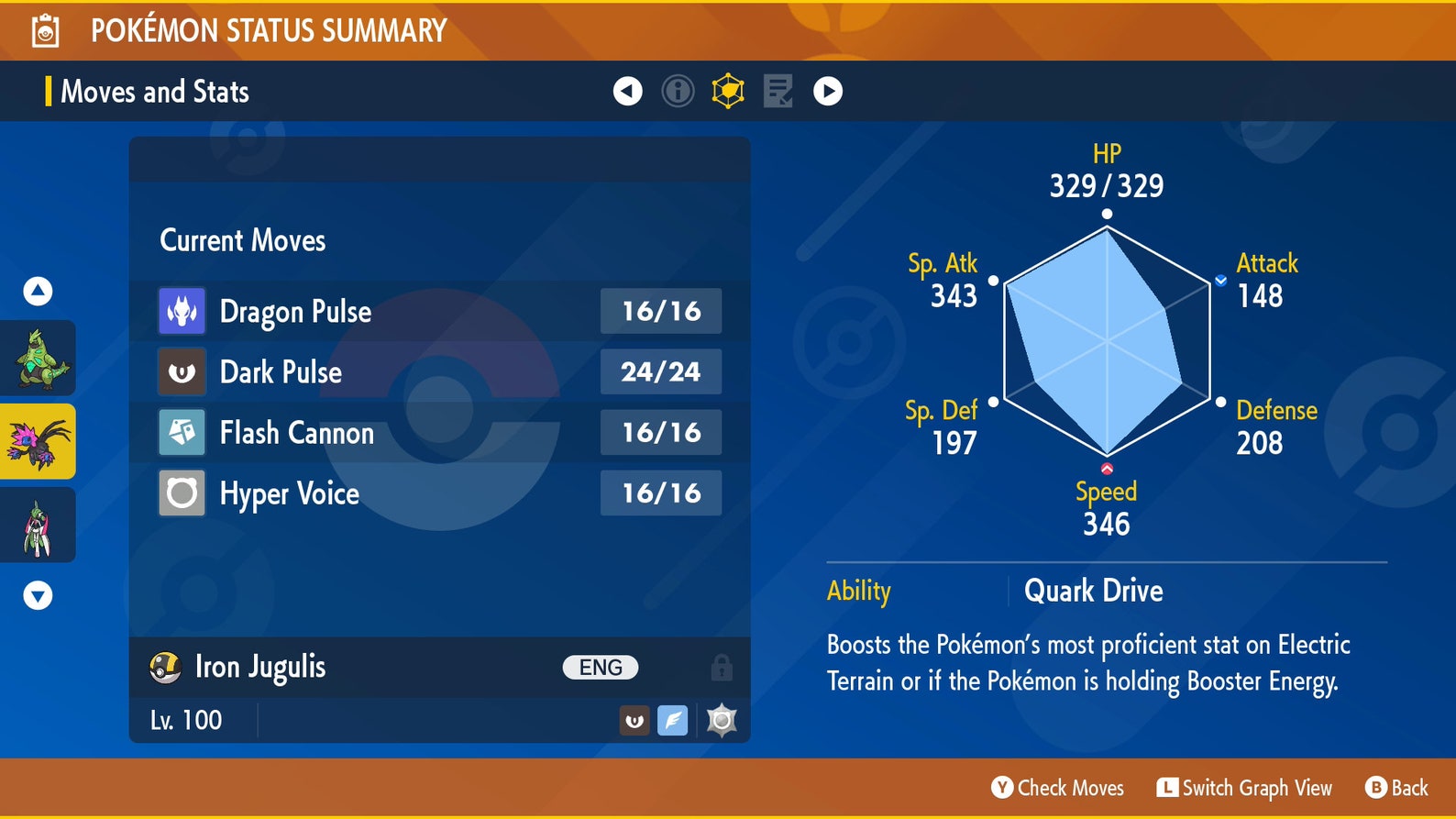Click the left arrow to view previous page
This screenshot has height=819, width=1456.
tap(627, 91)
